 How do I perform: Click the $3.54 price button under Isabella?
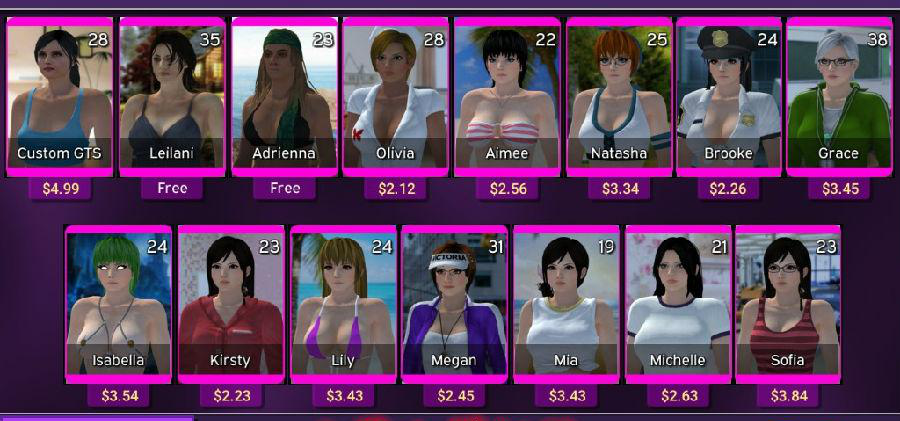coord(120,395)
